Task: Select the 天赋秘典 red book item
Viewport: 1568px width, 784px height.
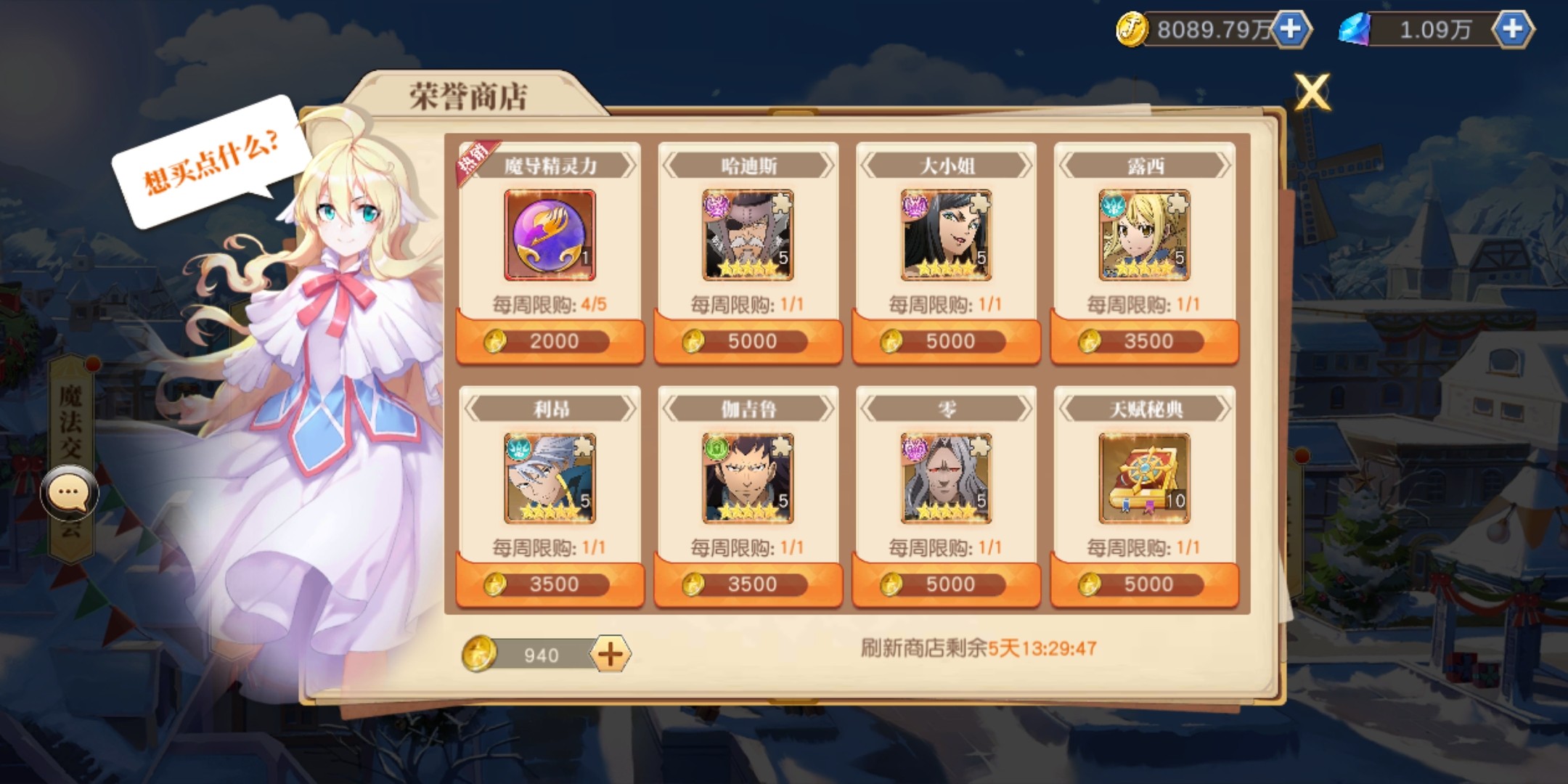Action: click(1144, 478)
